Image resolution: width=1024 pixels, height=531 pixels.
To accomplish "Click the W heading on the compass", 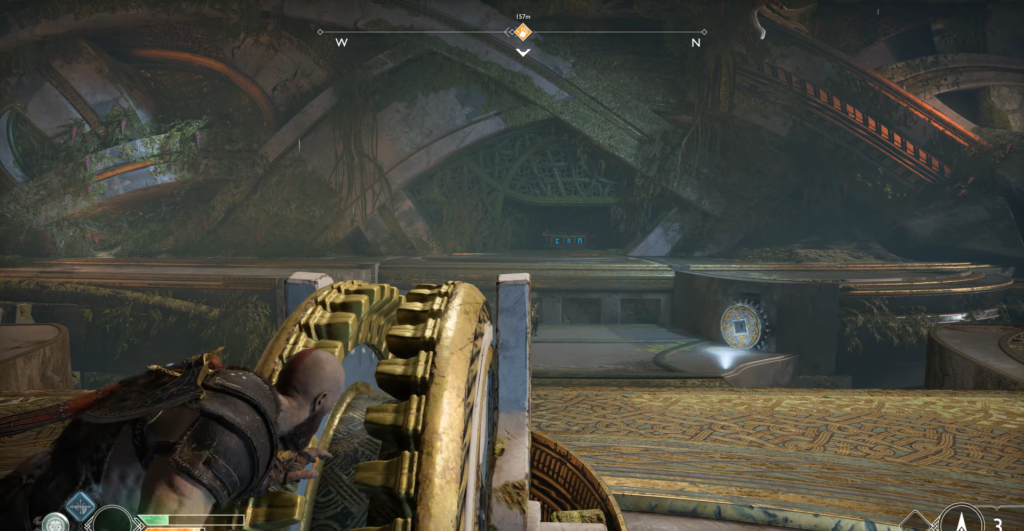I will click(x=342, y=43).
